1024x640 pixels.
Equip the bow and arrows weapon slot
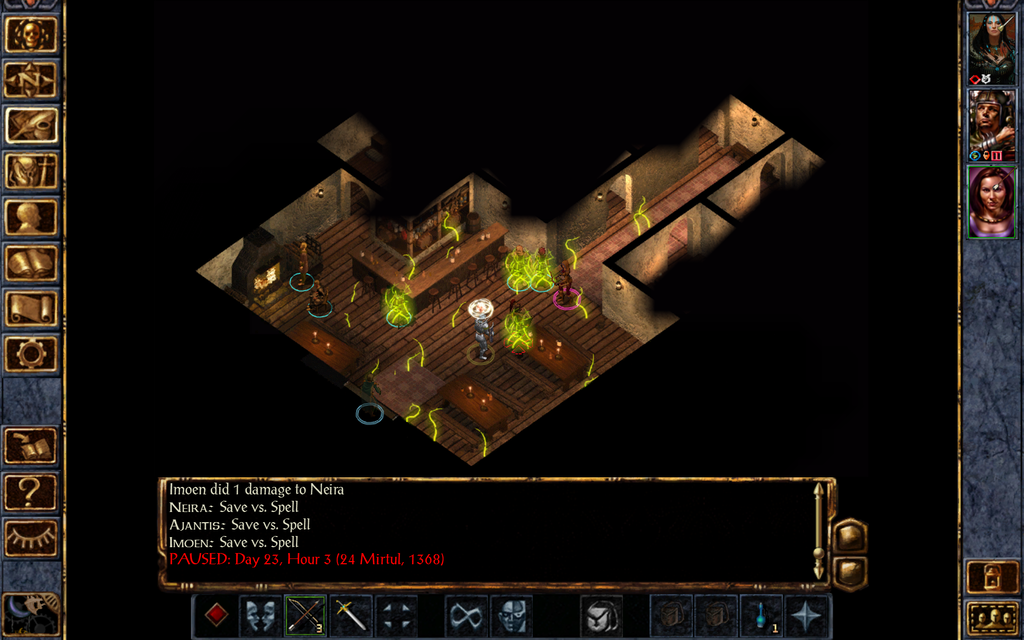click(306, 614)
